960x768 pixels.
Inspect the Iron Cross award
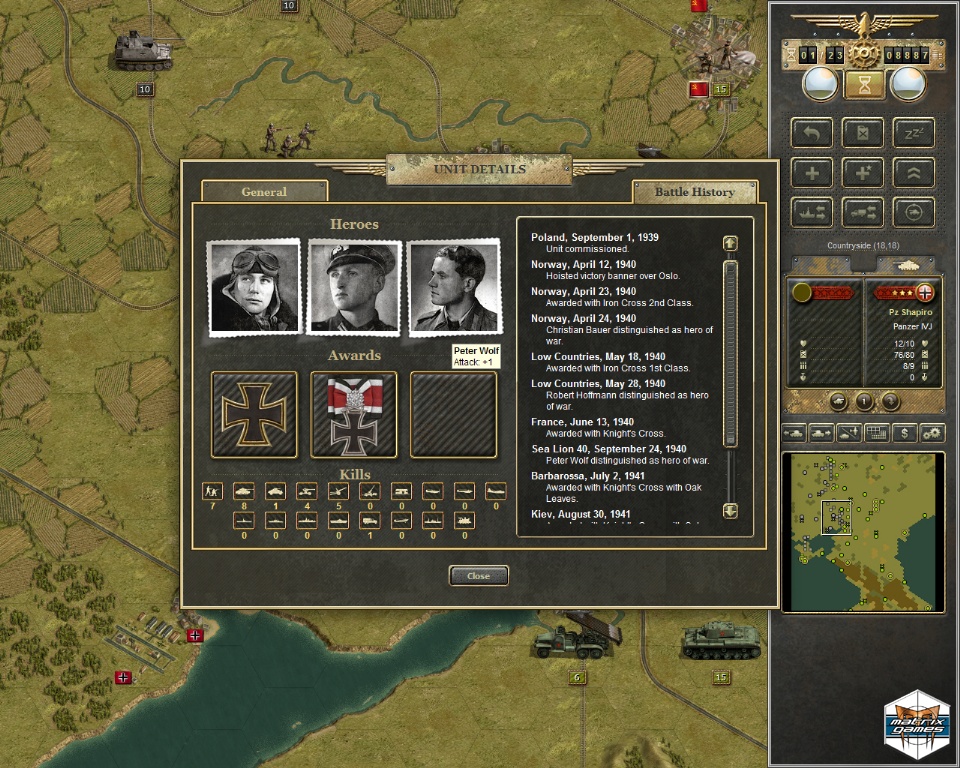[x=254, y=414]
